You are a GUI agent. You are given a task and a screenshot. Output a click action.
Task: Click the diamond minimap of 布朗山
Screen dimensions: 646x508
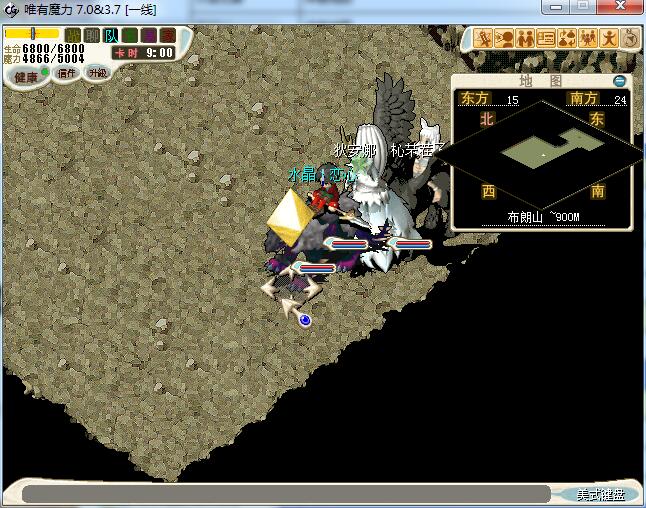[x=541, y=152]
